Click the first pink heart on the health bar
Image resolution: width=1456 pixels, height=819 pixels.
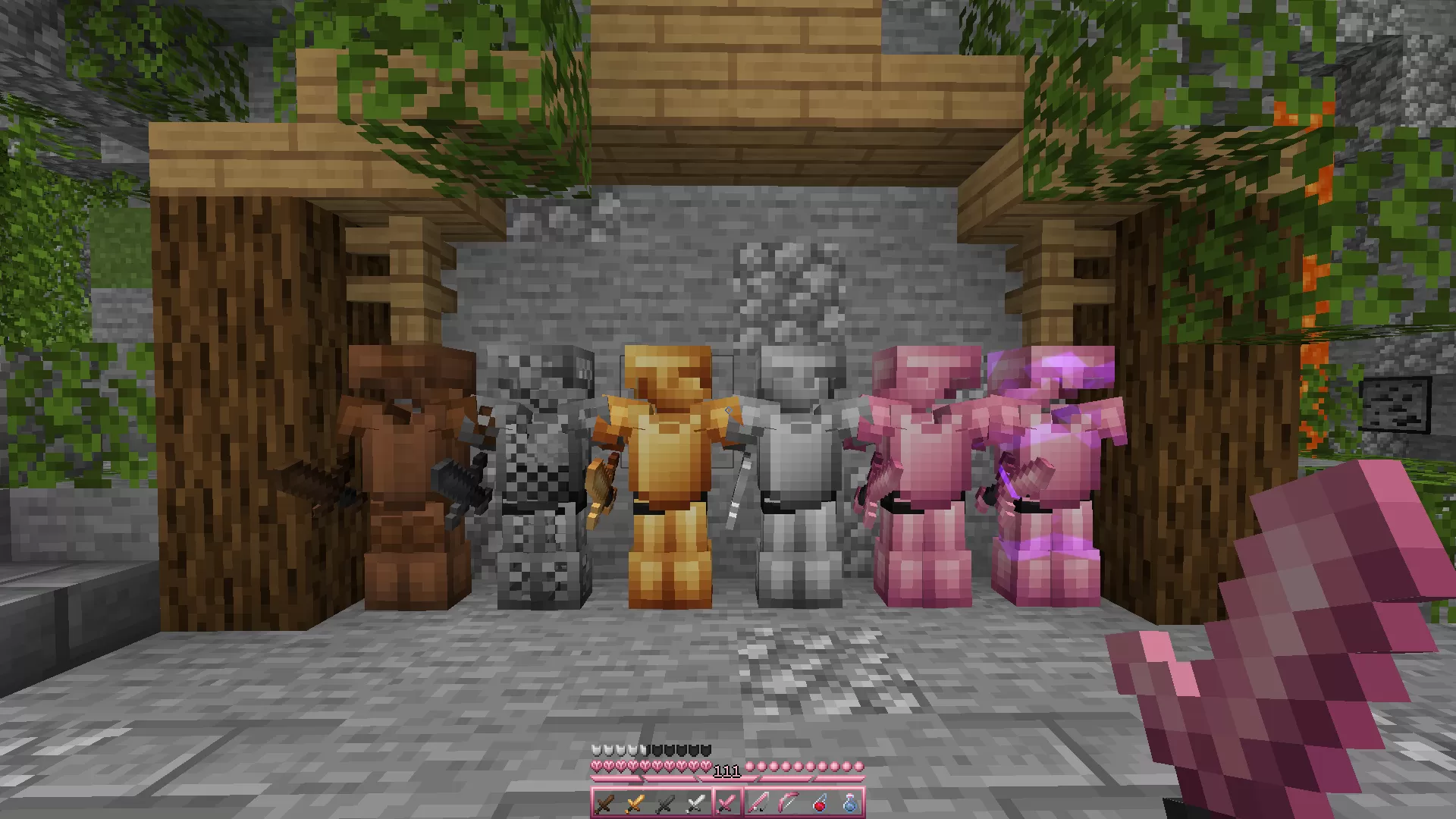596,766
